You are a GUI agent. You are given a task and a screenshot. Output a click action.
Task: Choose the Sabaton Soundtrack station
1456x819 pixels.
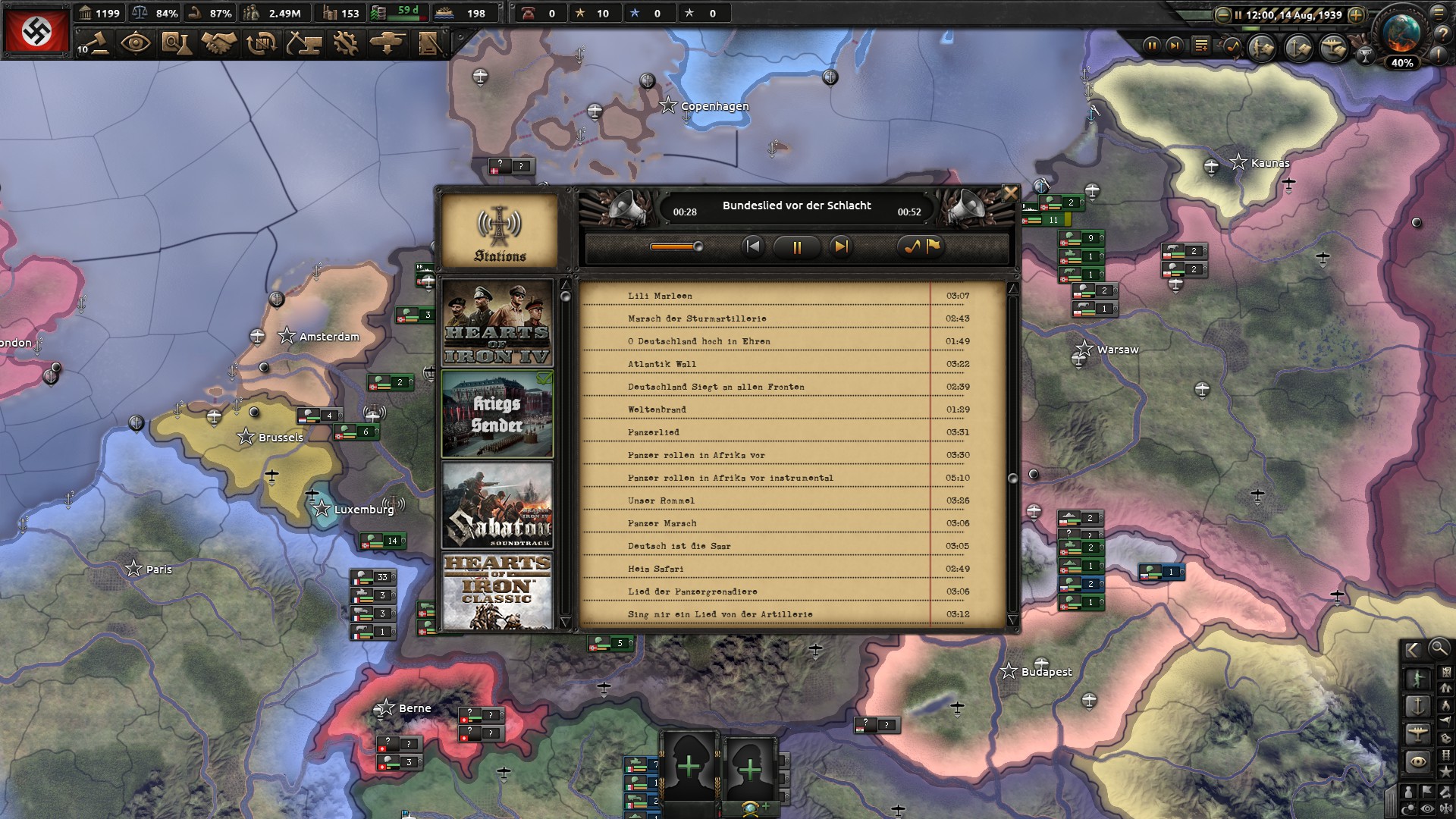click(497, 505)
